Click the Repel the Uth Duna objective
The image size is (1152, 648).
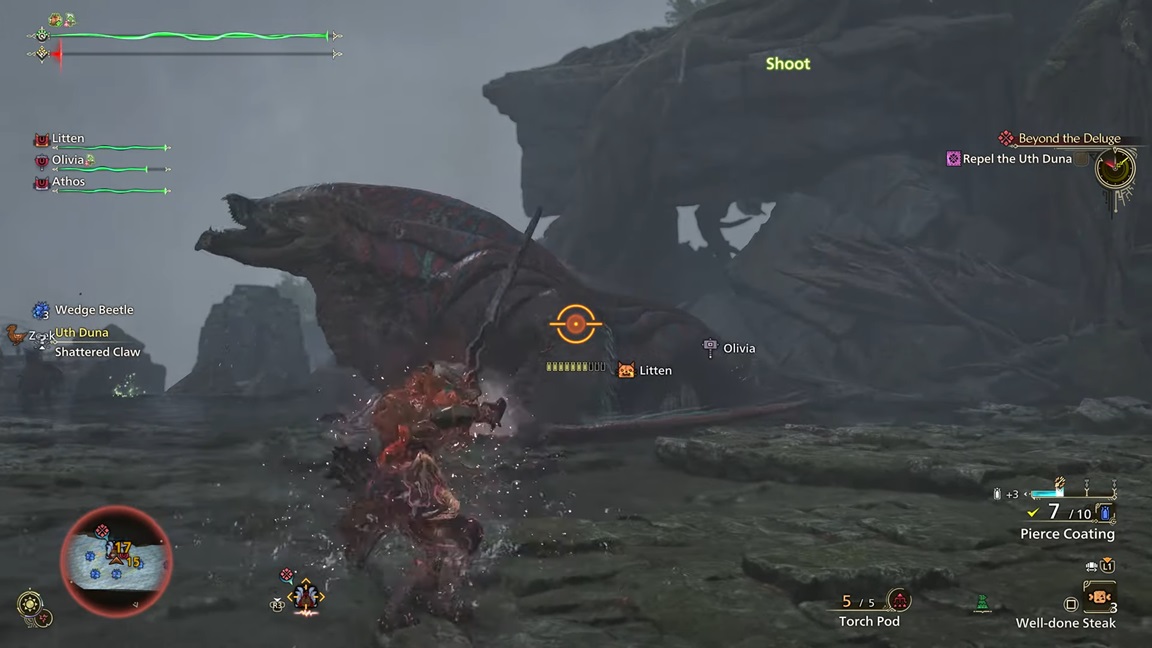coord(1016,159)
